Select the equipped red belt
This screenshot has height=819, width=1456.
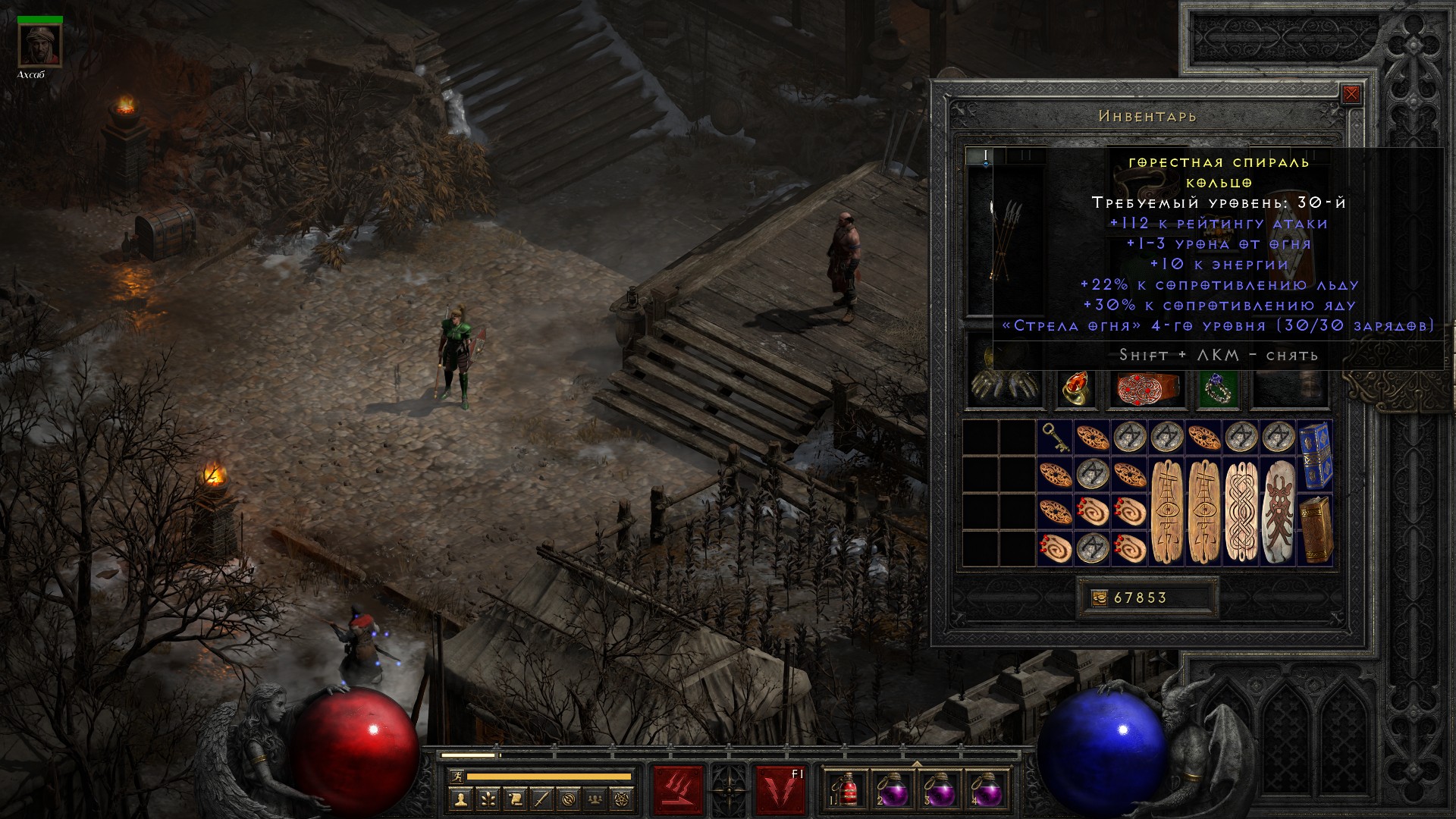tap(1147, 388)
